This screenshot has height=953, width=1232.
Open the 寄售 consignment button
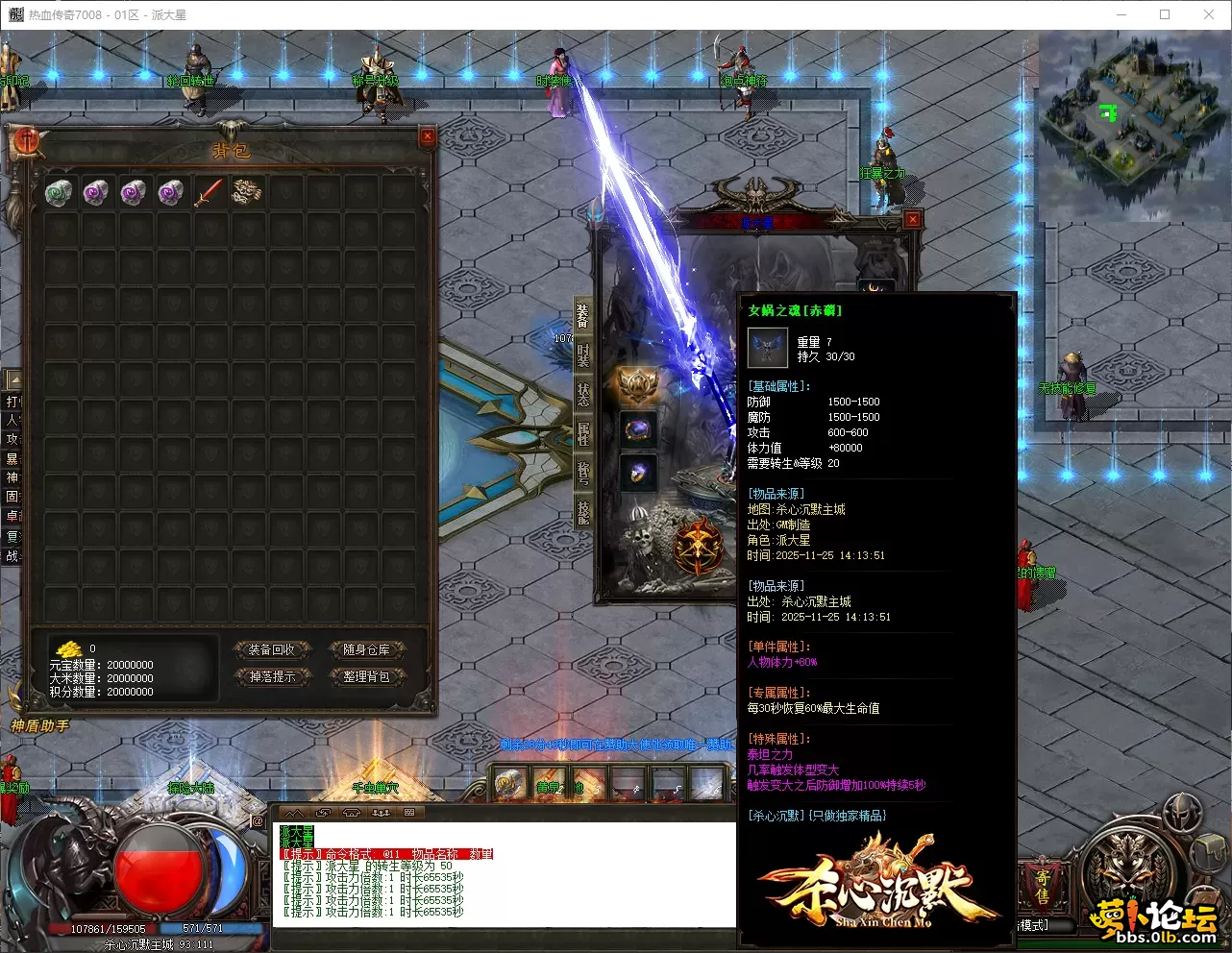[x=1042, y=886]
